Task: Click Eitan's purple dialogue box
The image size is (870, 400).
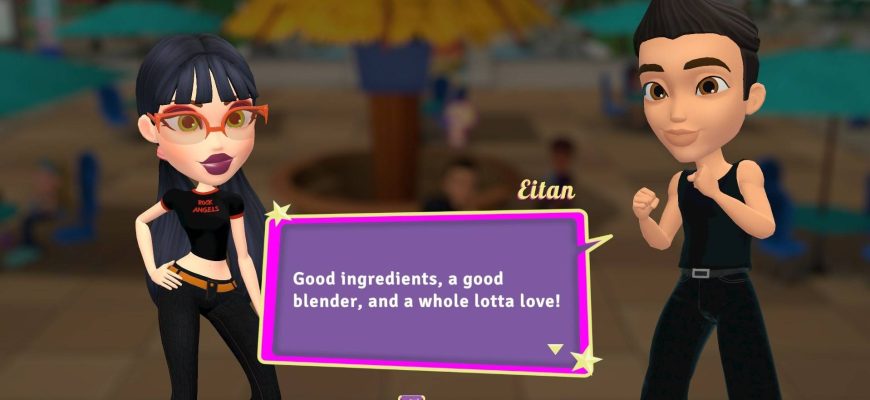Action: [424, 286]
